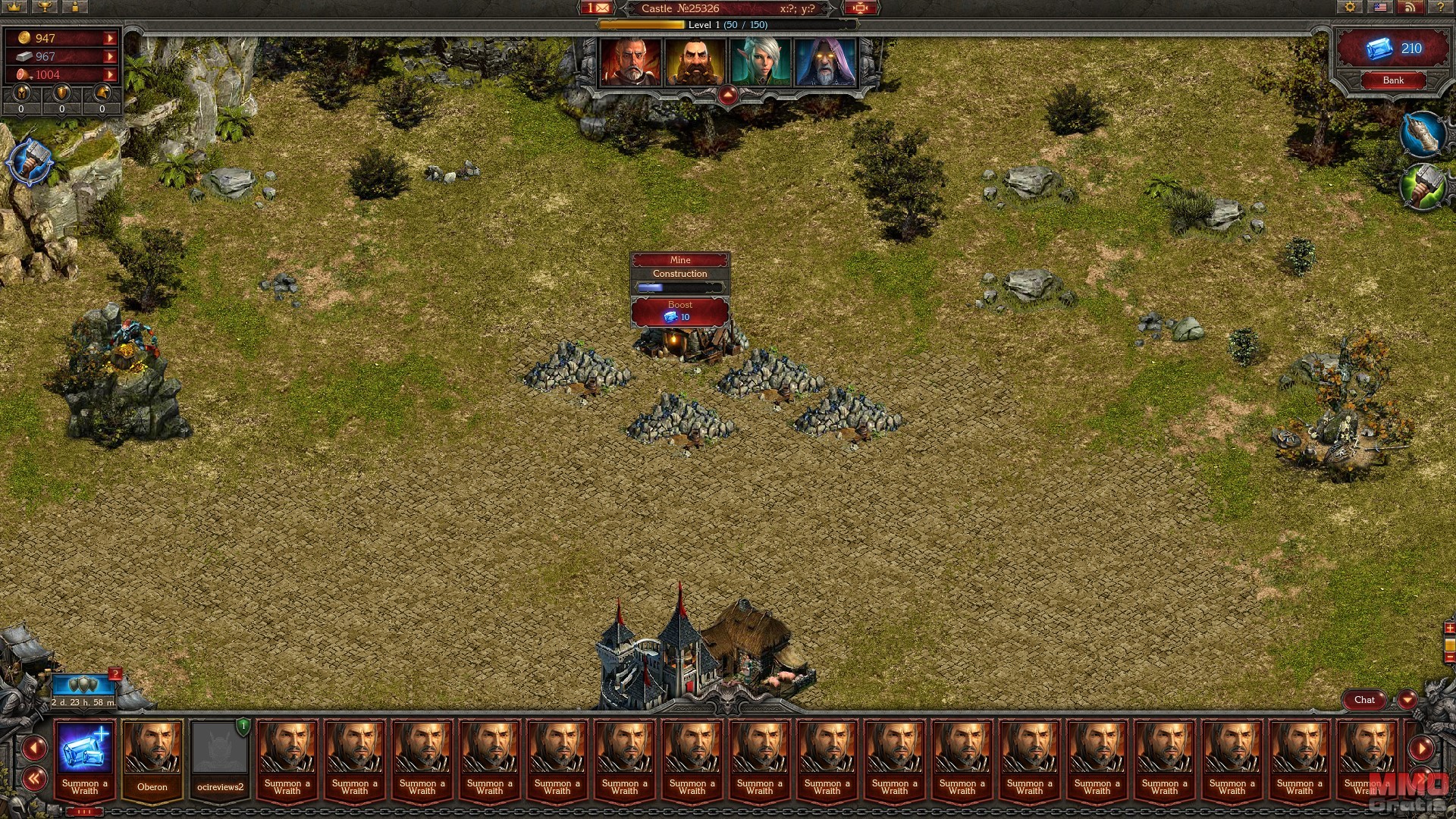
Task: Open the gear settings menu
Action: [1350, 8]
